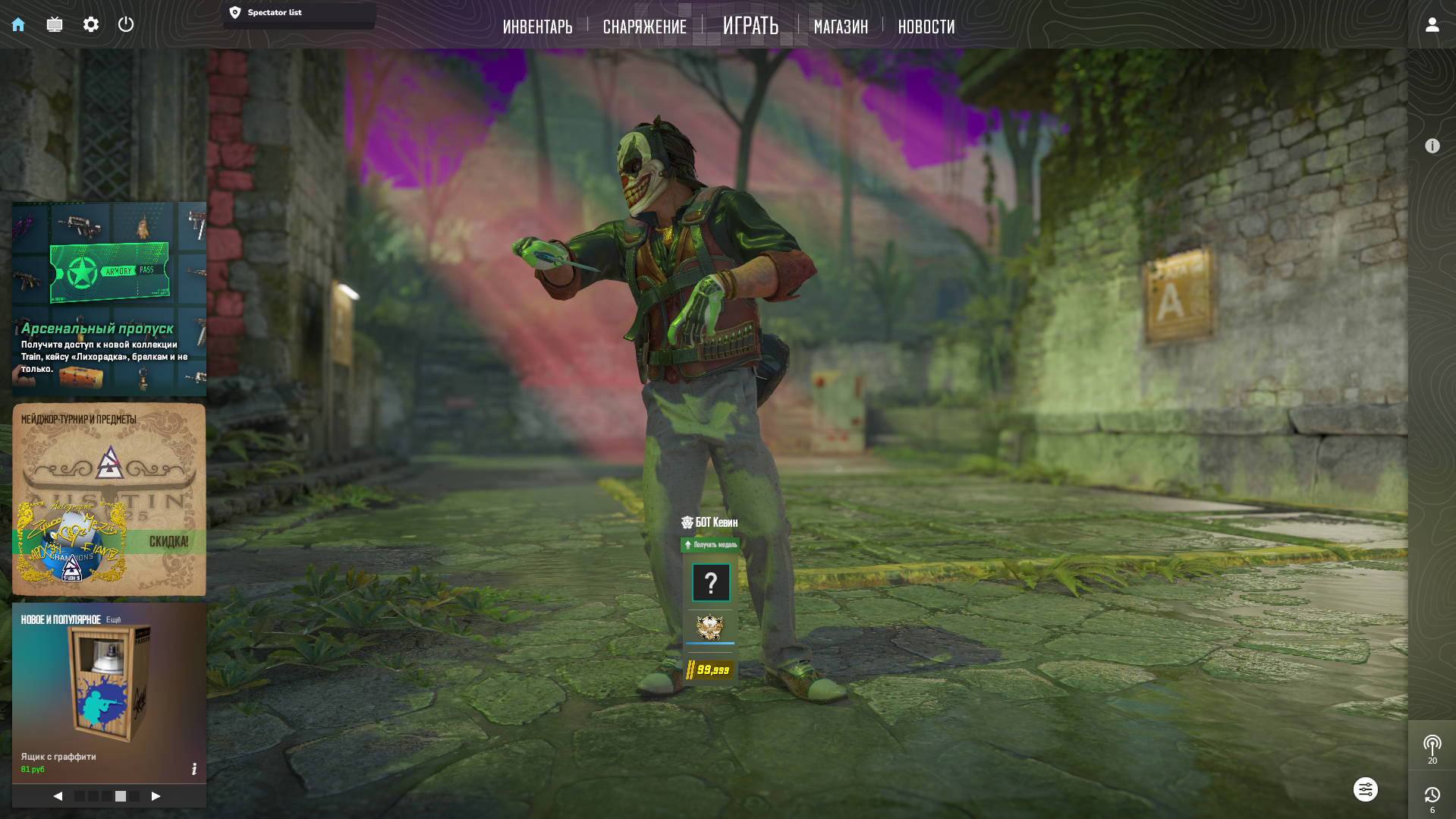Click the info icon on right sidebar

[1432, 146]
